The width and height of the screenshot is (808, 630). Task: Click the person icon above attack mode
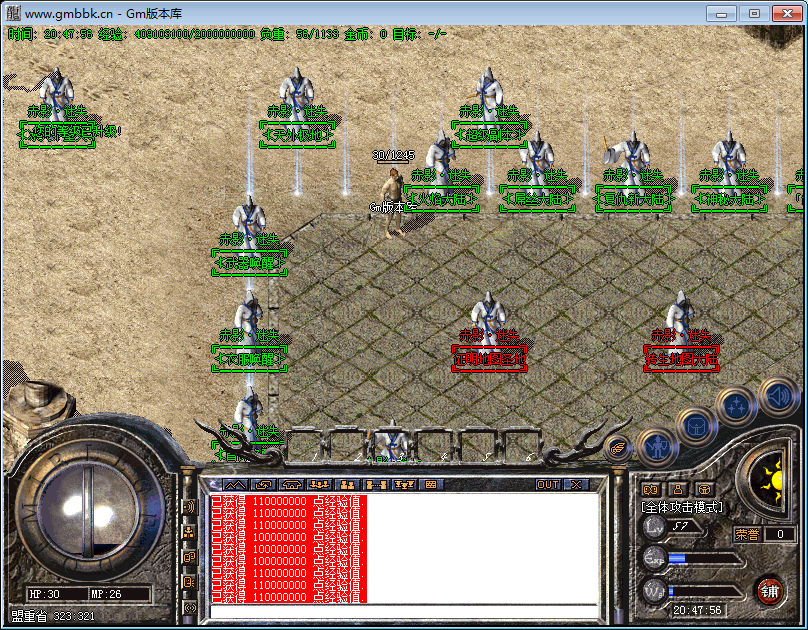point(678,489)
